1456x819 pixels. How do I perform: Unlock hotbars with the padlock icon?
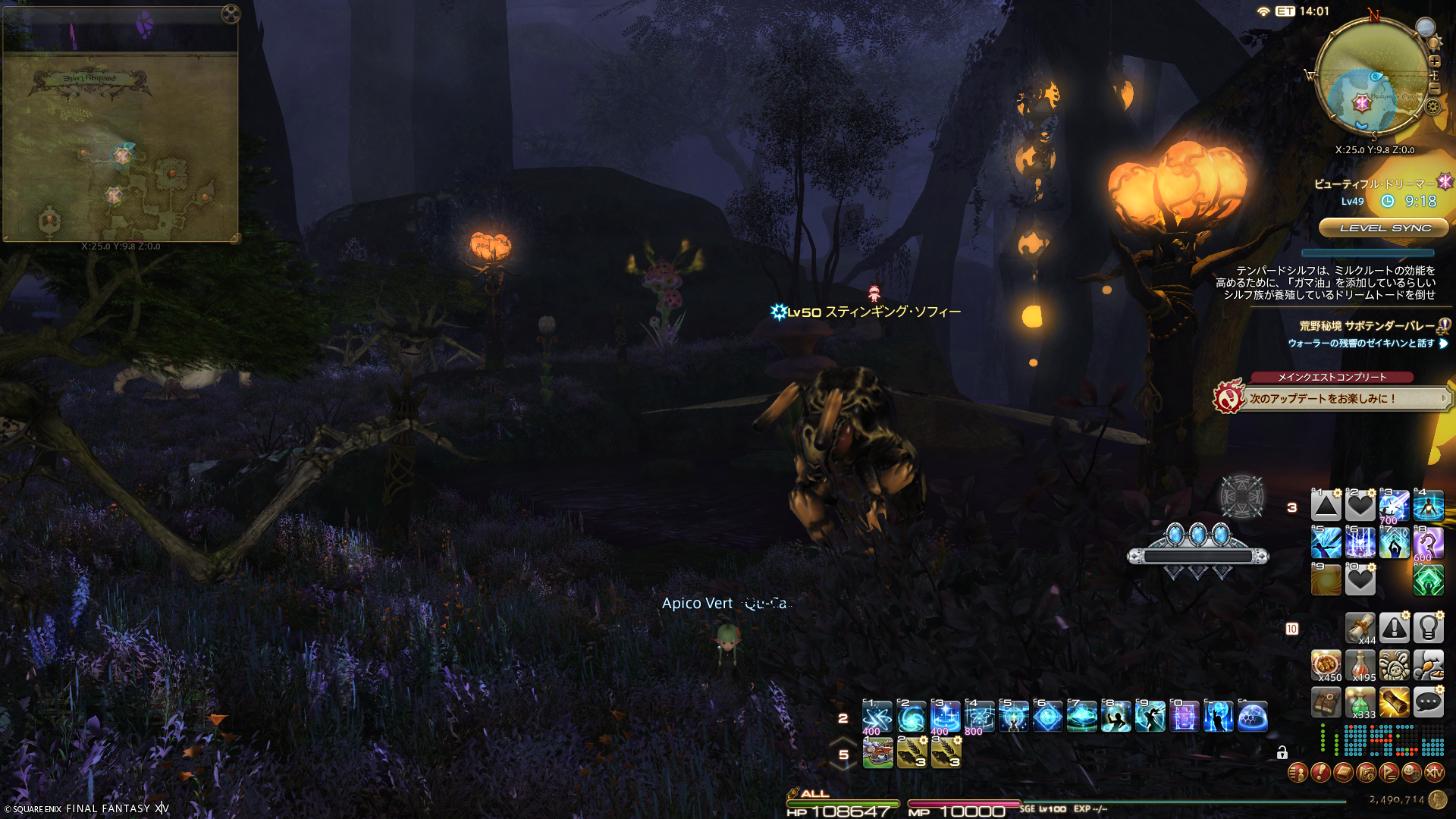tap(1282, 752)
